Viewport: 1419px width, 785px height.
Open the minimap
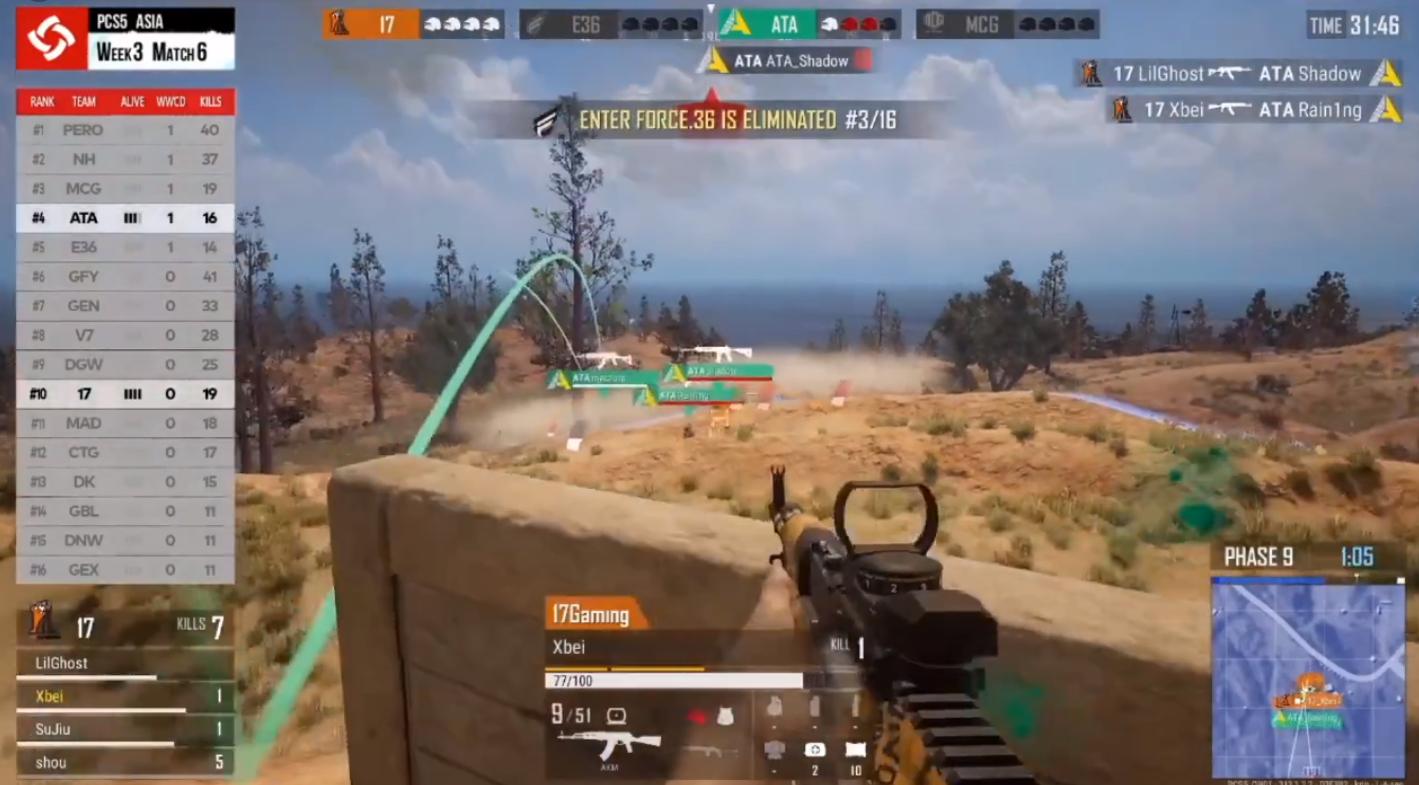coord(1307,677)
